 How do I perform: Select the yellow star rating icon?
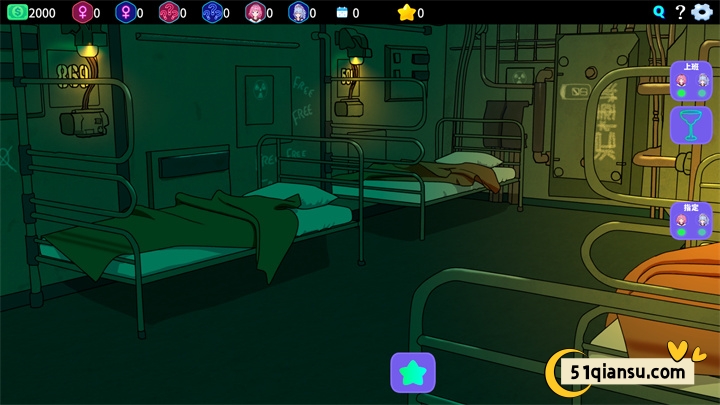(405, 13)
